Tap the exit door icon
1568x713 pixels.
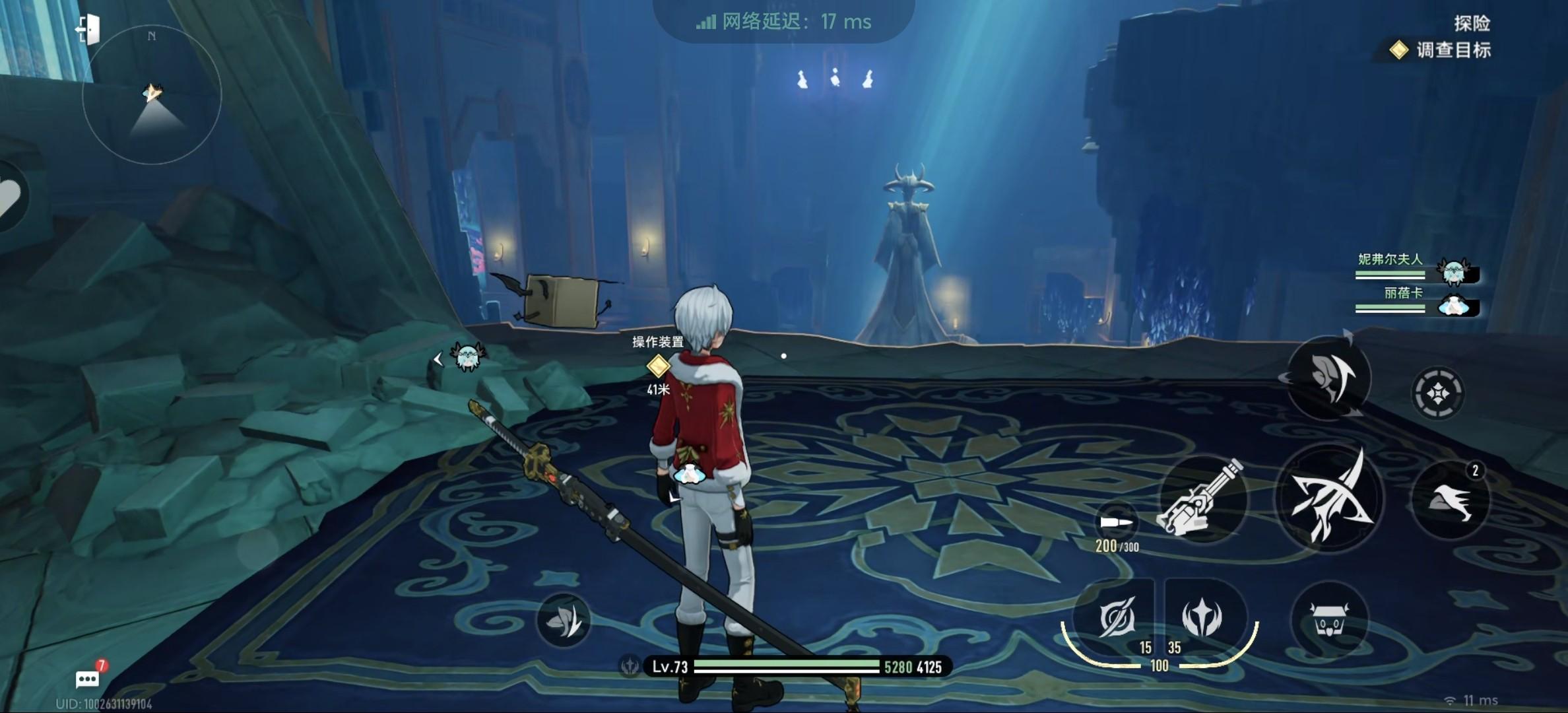click(x=88, y=30)
